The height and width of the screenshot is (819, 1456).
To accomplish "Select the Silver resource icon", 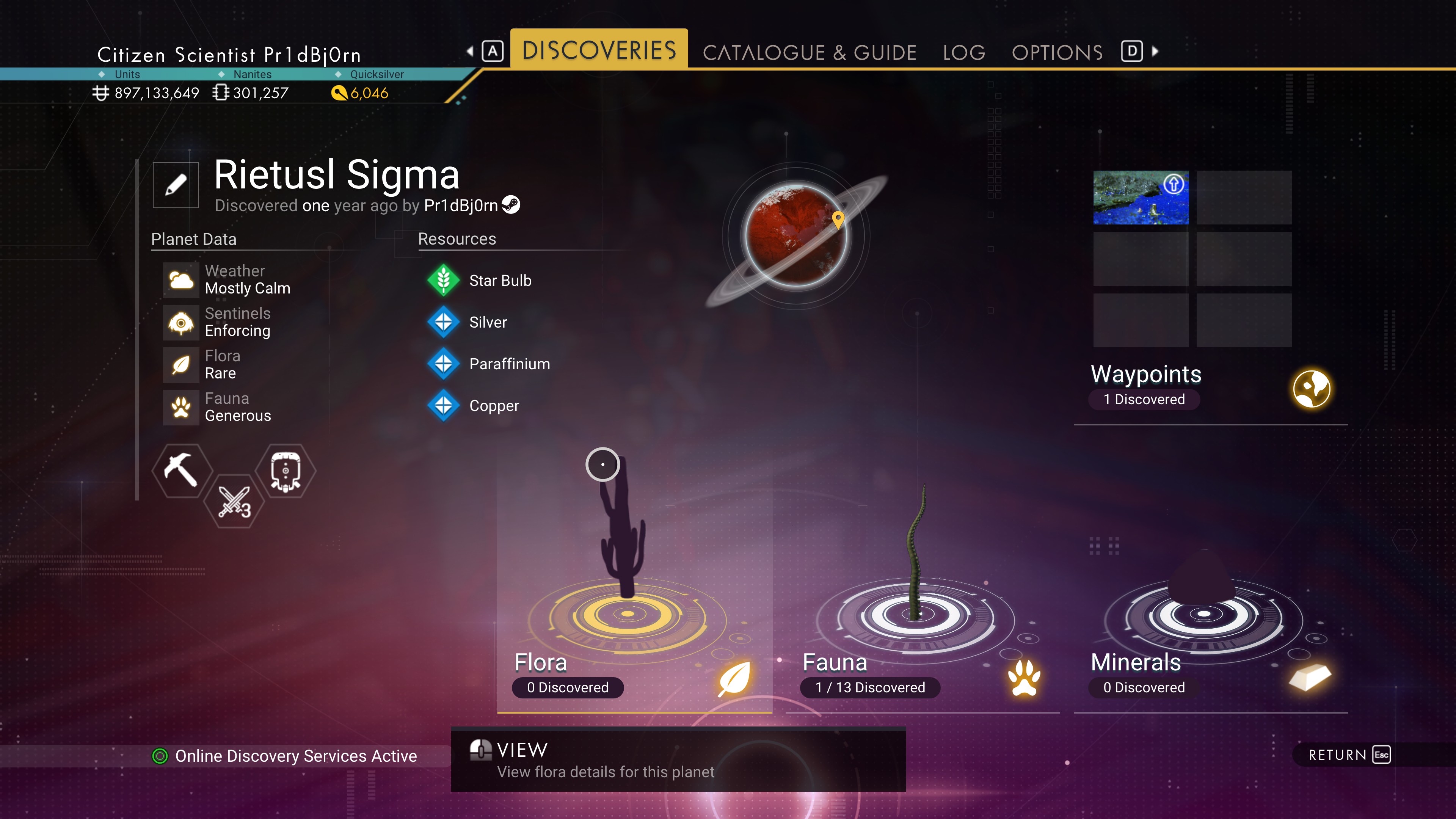I will pyautogui.click(x=444, y=322).
